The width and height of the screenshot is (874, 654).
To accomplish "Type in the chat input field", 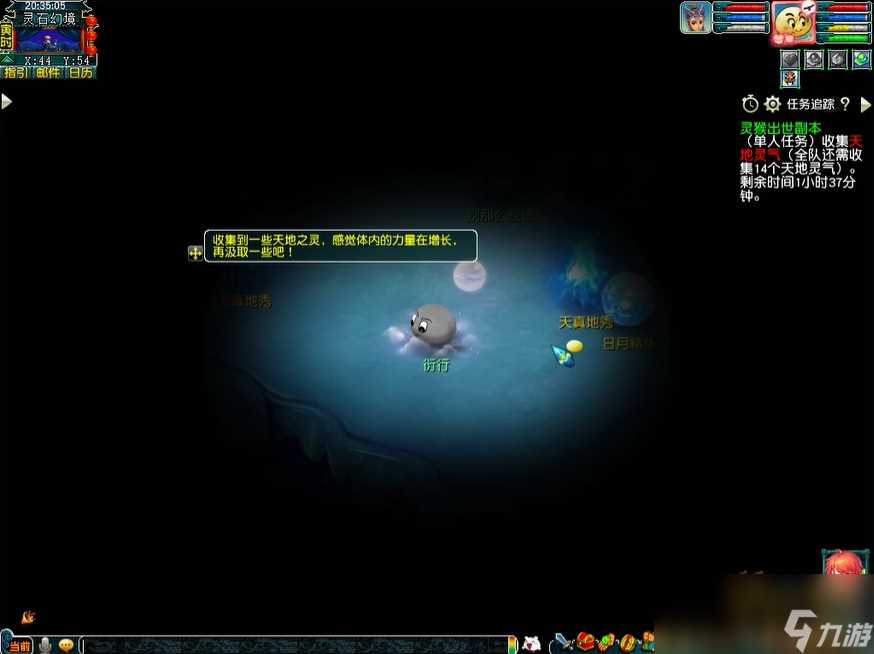I will (290, 645).
